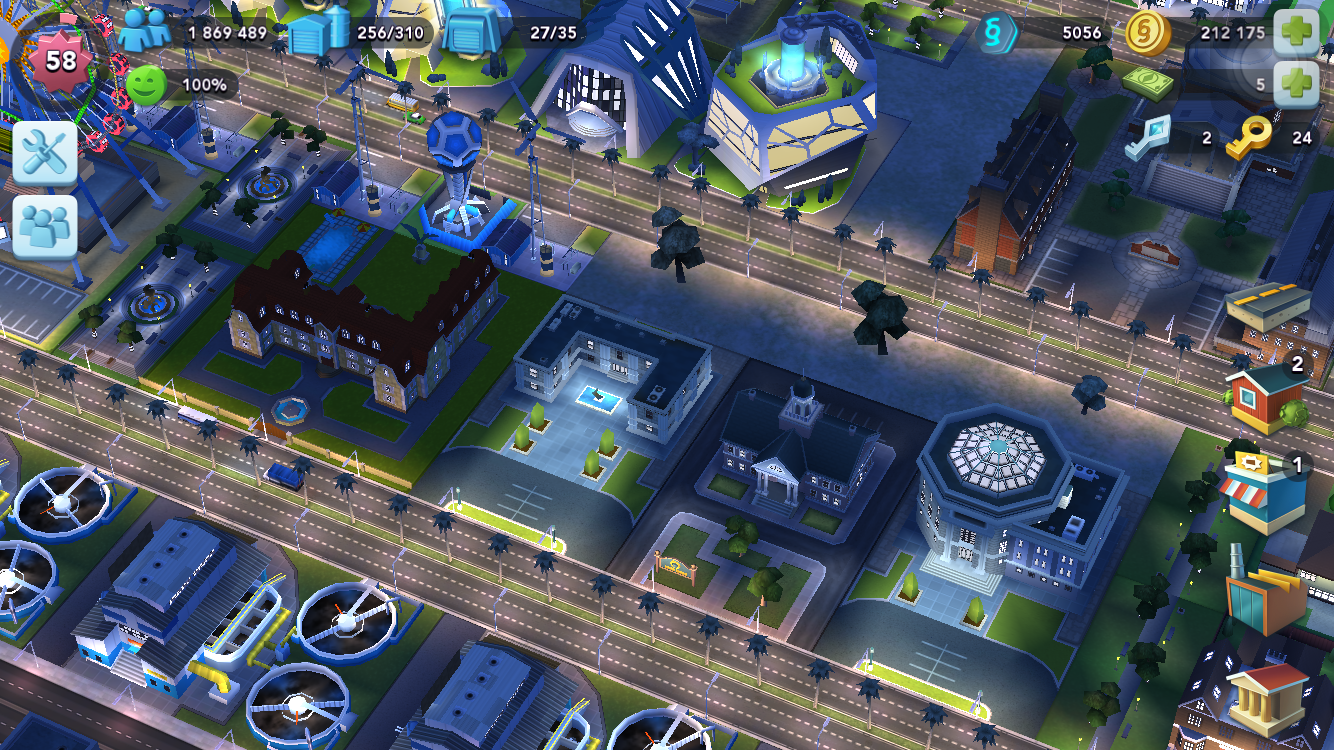Tap the blue hexagon currency icon
Viewport: 1334px width, 750px height.
pyautogui.click(x=997, y=32)
